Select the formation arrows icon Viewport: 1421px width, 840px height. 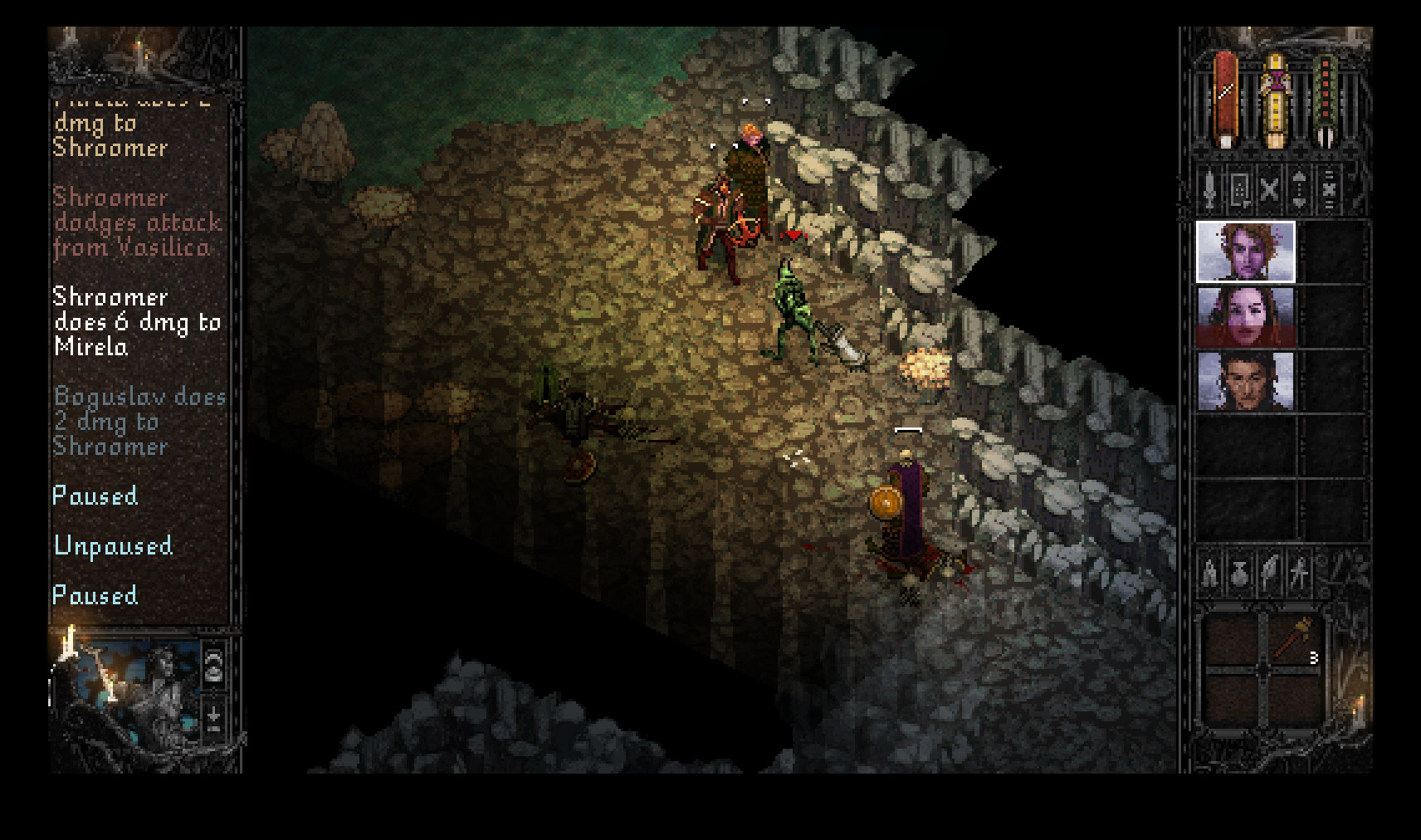(1300, 193)
